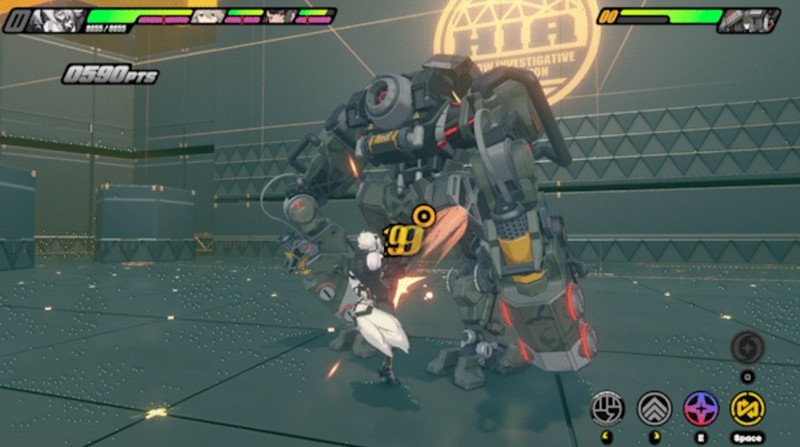Choose the dark-haired teammate portrait
The height and width of the screenshot is (447, 800).
280,16
